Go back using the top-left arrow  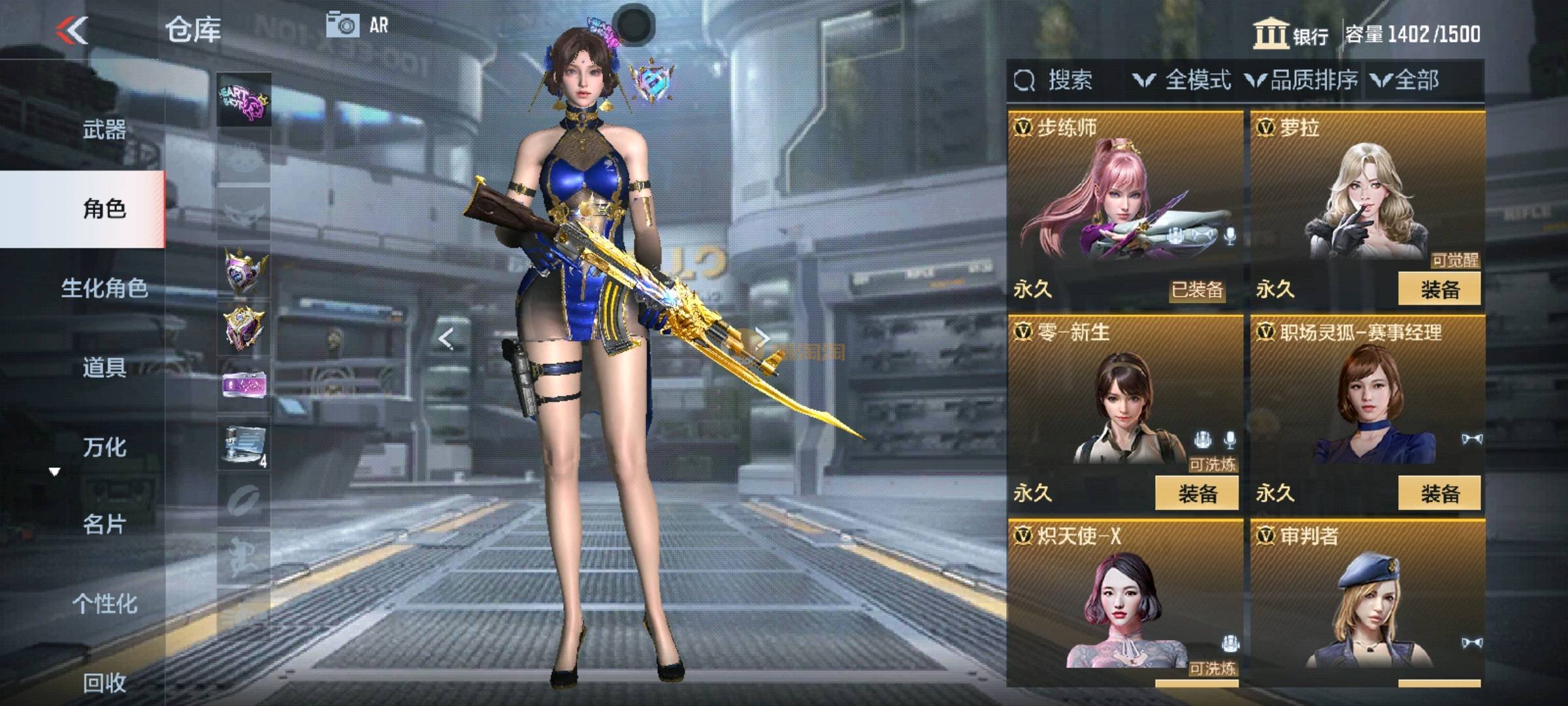point(72,30)
